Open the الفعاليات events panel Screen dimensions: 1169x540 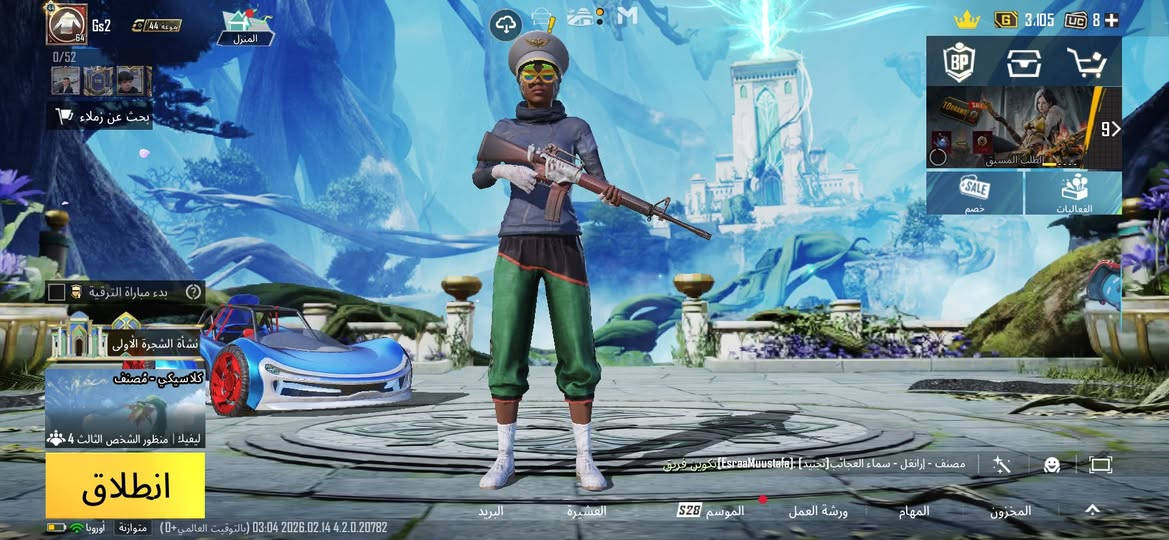[1073, 192]
